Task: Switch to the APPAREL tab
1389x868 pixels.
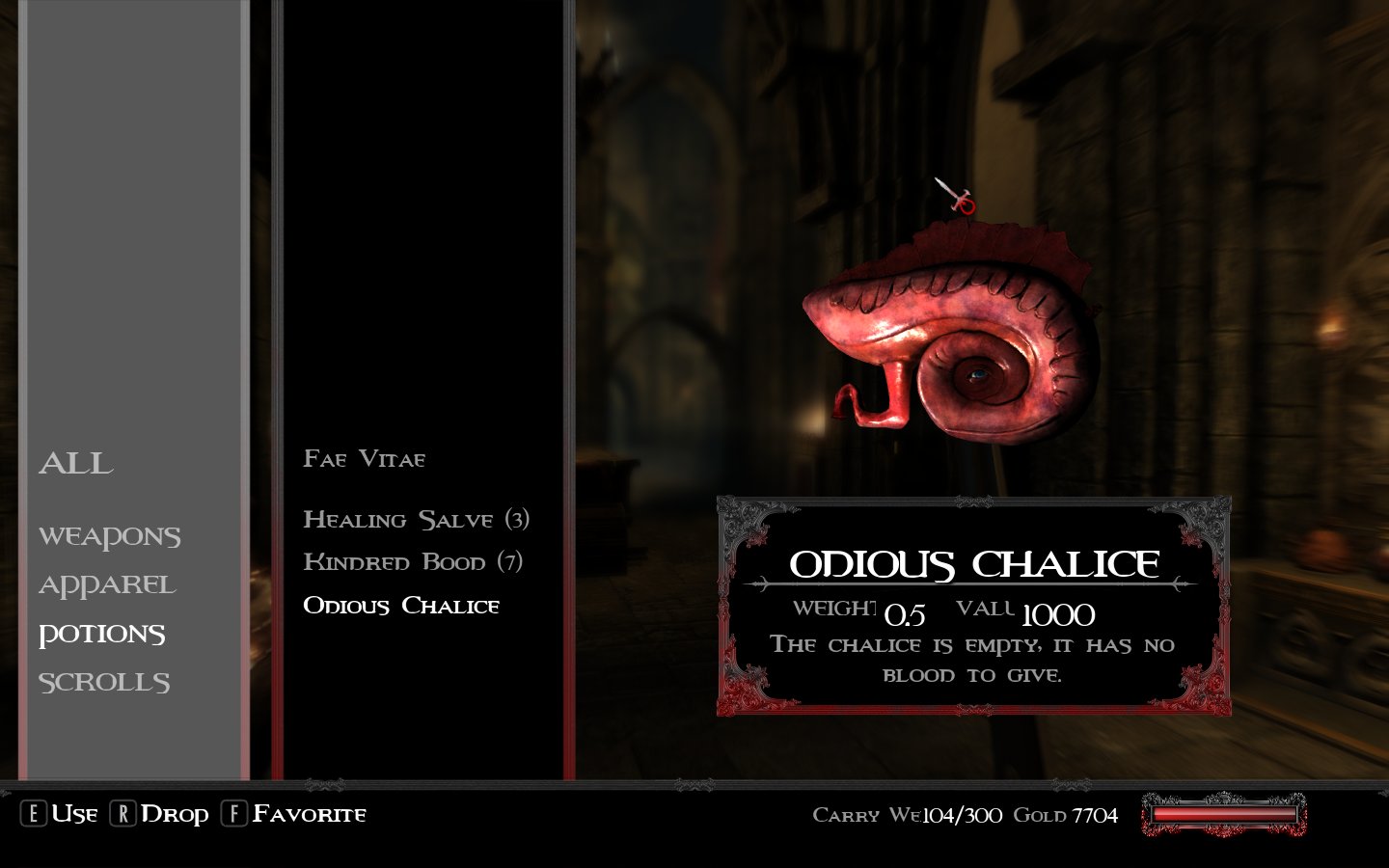Action: (x=106, y=584)
